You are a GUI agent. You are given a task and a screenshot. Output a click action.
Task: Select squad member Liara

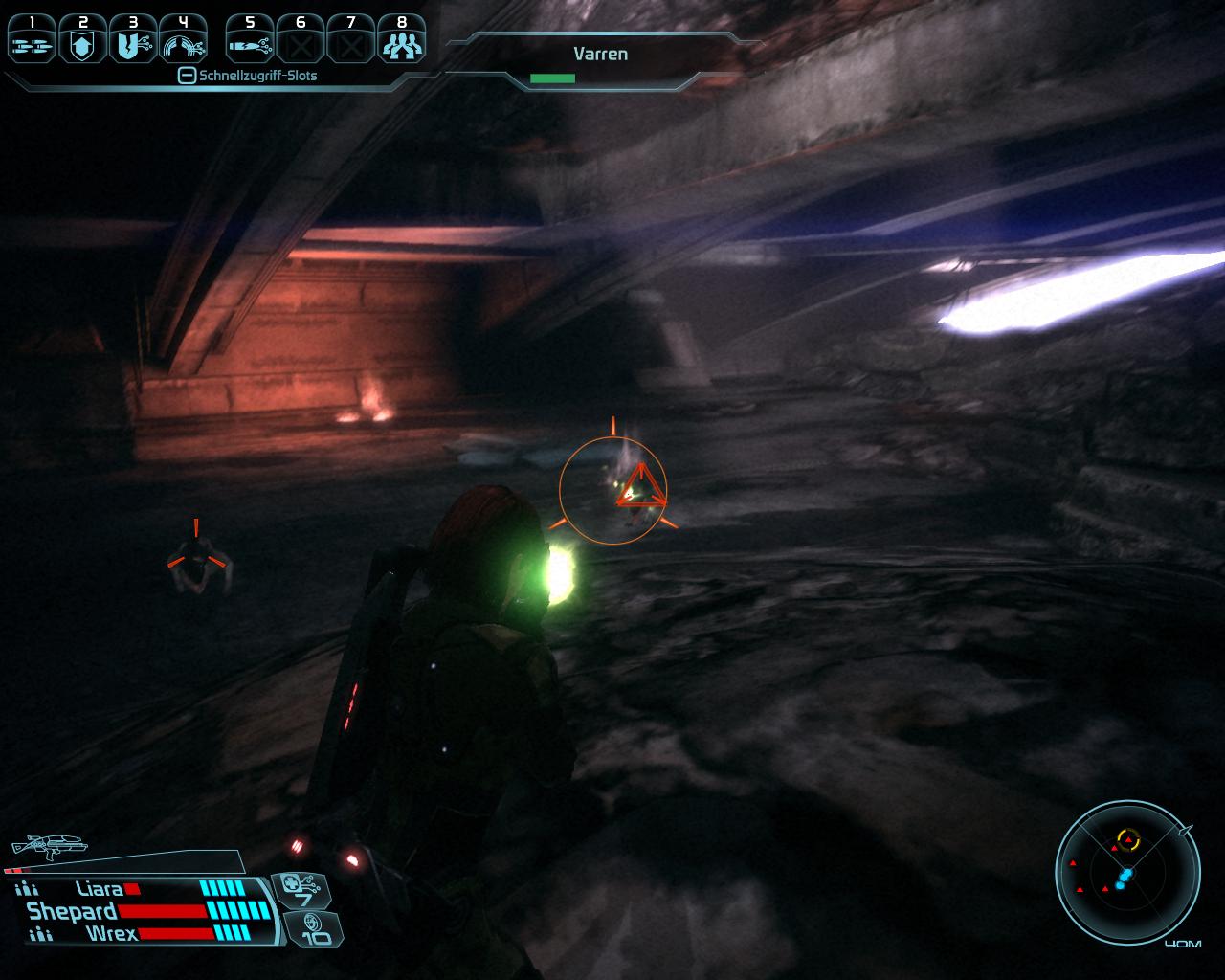point(100,890)
